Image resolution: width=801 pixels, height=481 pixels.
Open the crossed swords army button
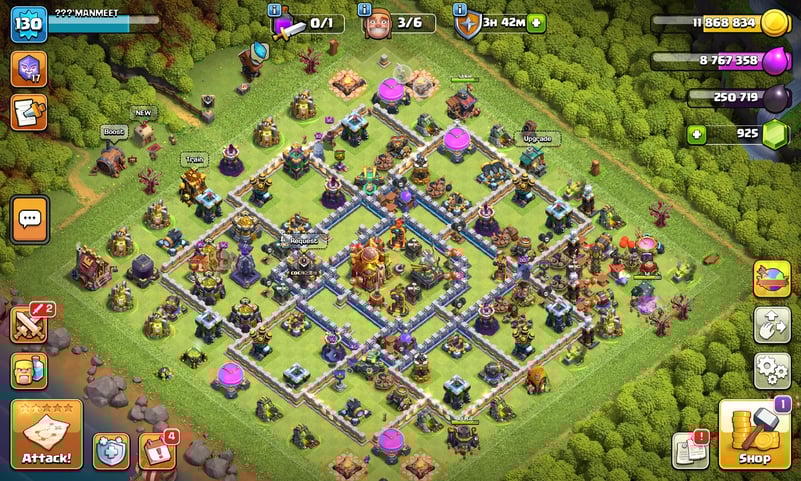point(29,323)
